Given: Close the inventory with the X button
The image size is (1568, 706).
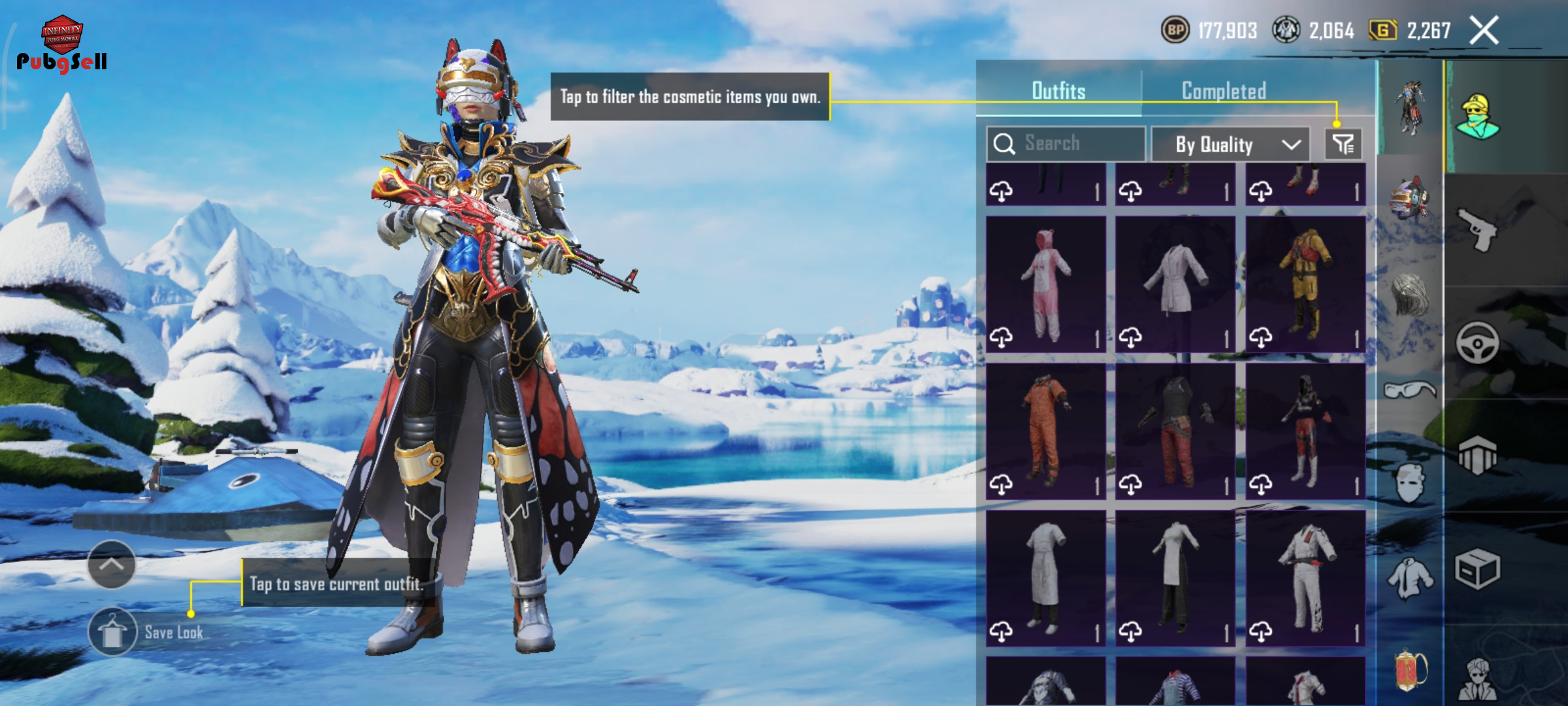Looking at the screenshot, I should click(1484, 31).
